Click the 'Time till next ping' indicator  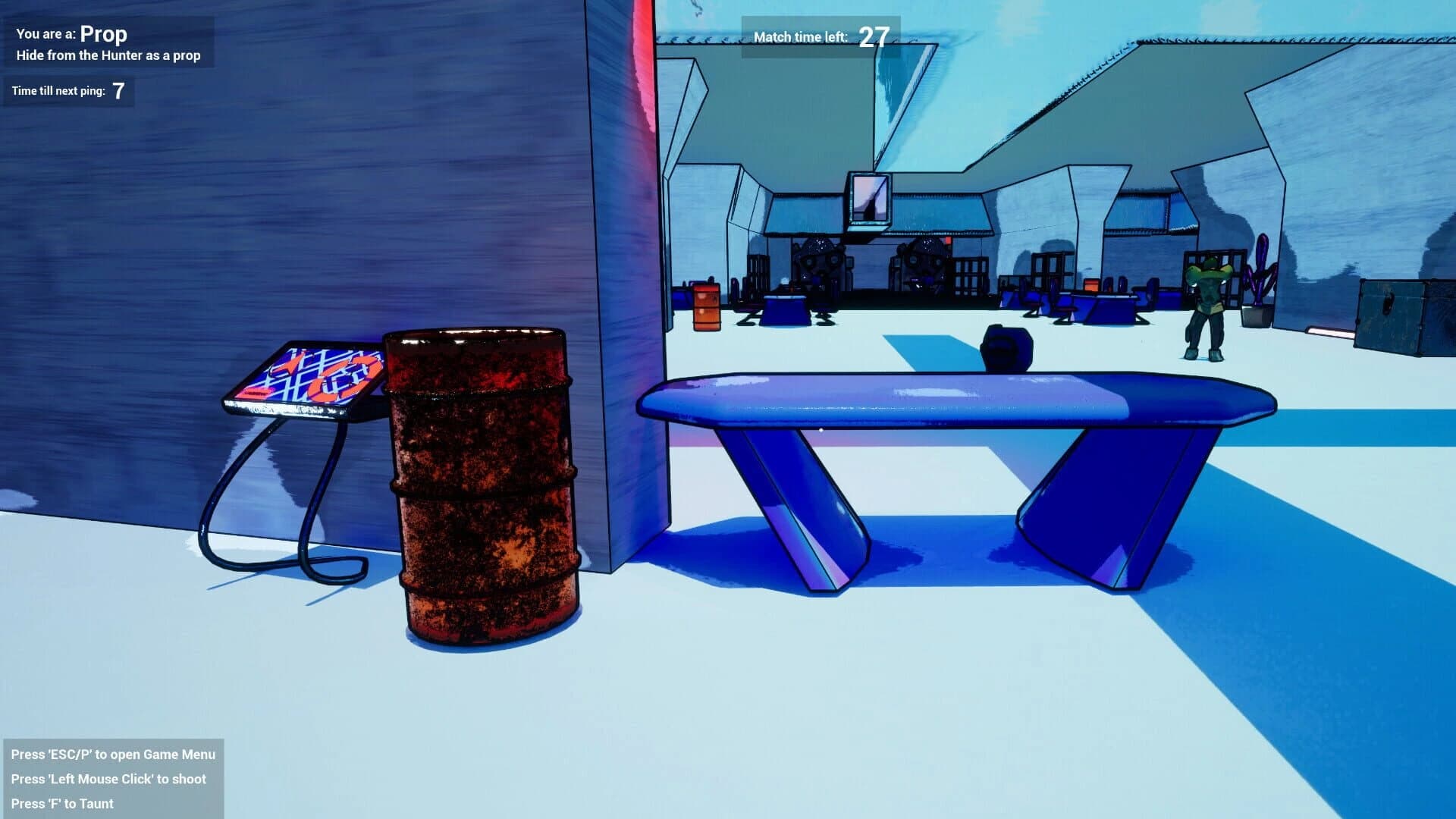(x=68, y=91)
